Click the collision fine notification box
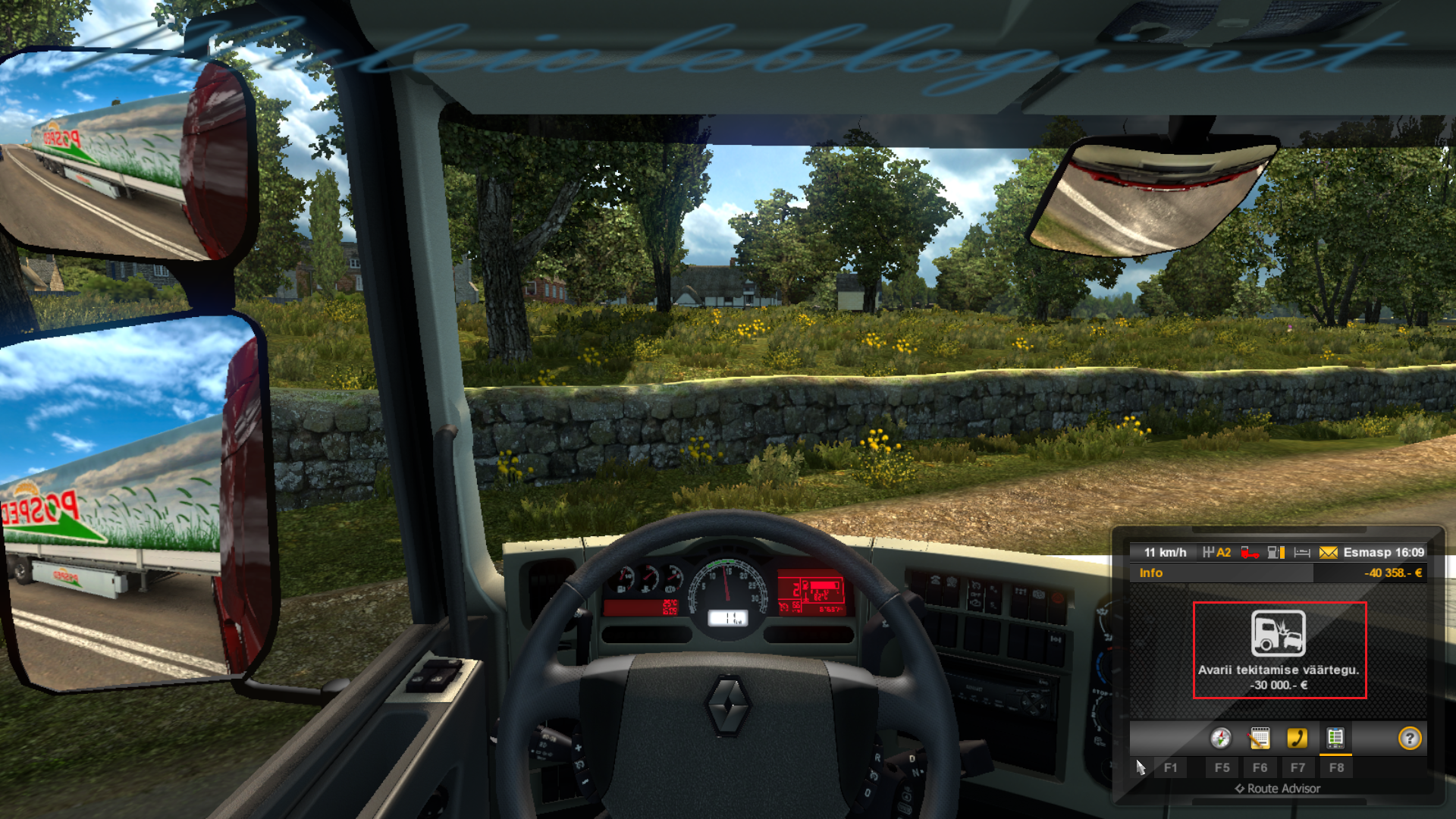The width and height of the screenshot is (1456, 819). point(1279,650)
